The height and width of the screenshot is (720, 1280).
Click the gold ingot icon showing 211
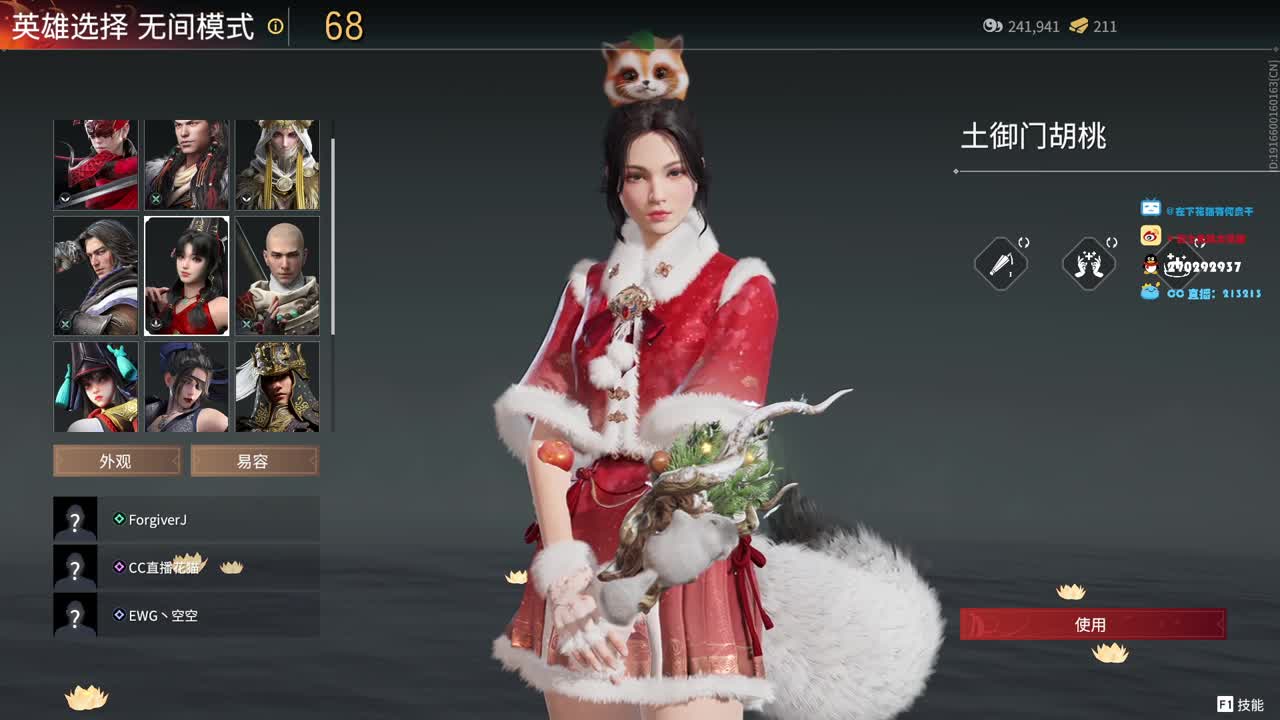(1078, 27)
